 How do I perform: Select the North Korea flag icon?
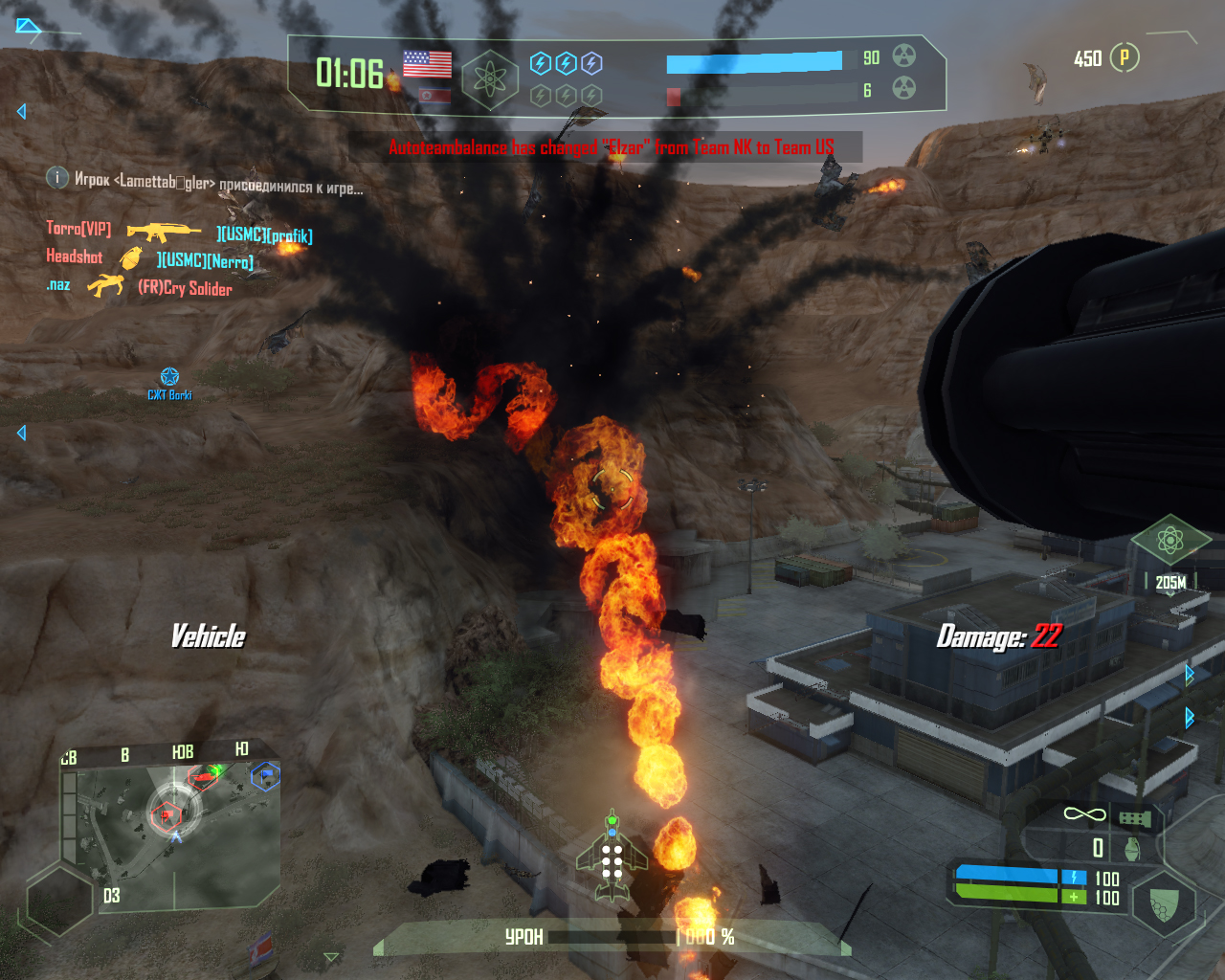click(x=434, y=96)
